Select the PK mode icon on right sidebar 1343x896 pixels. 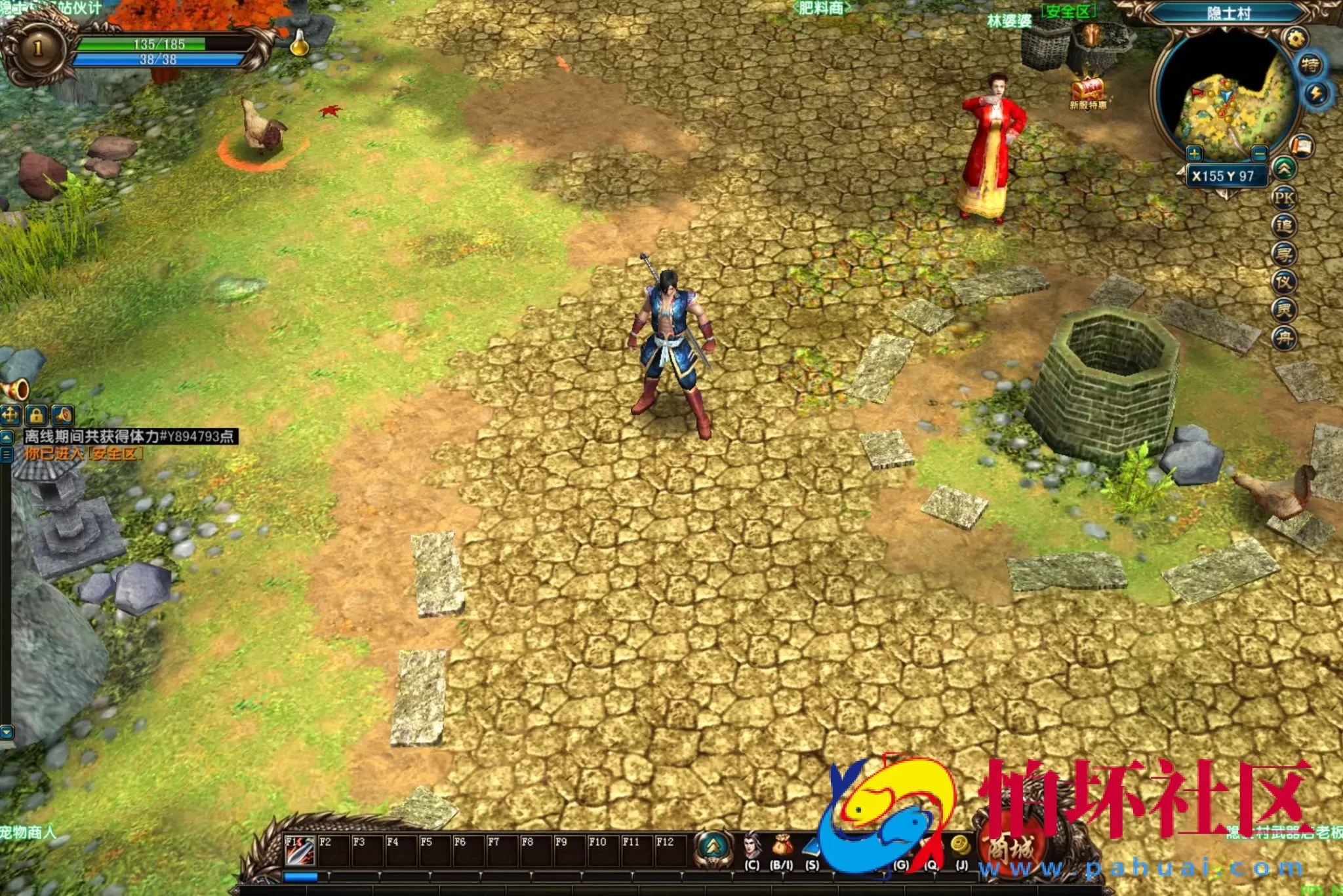coord(1284,196)
